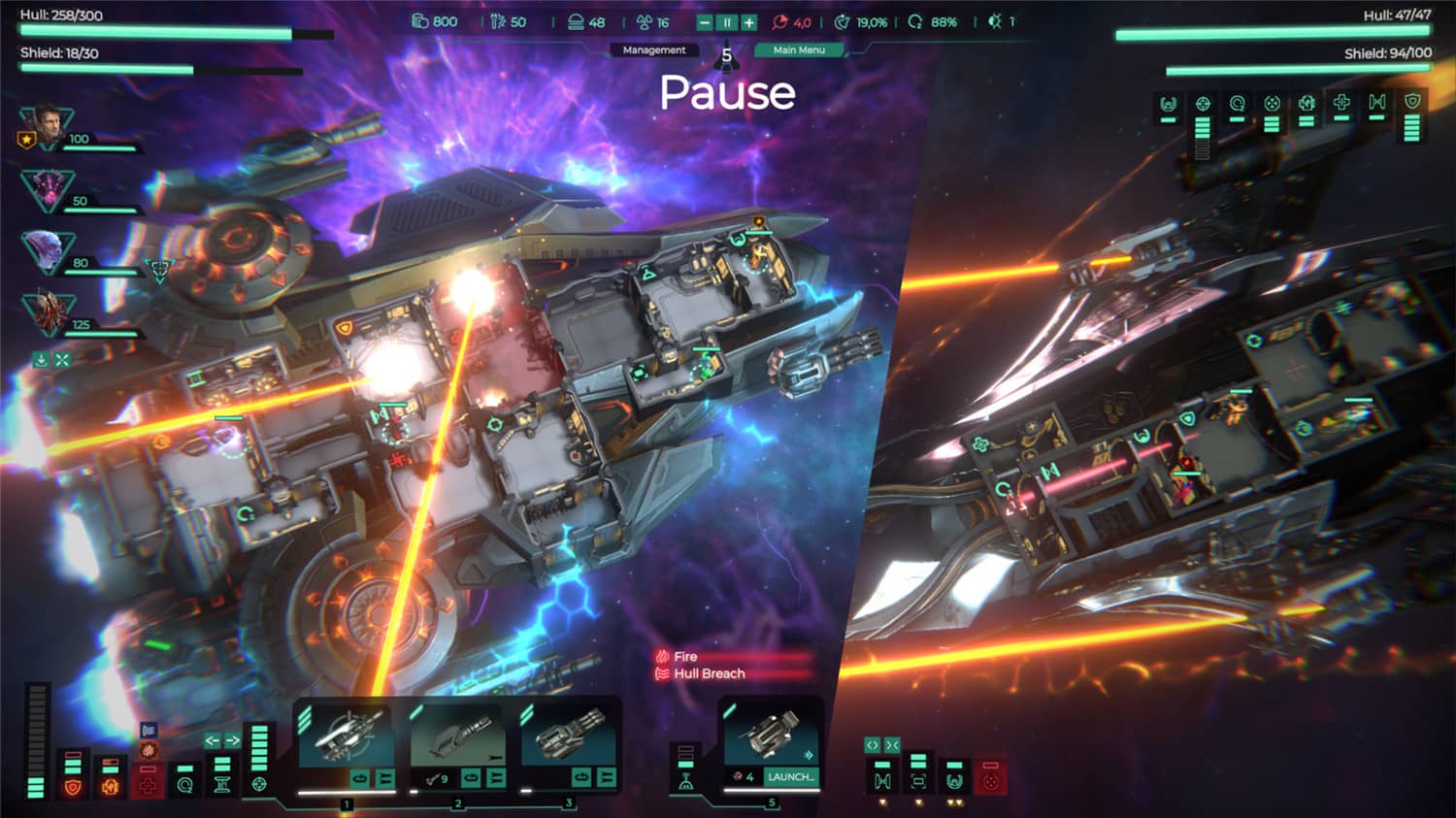Open the Main Menu
The image size is (1456, 818).
pos(800,50)
